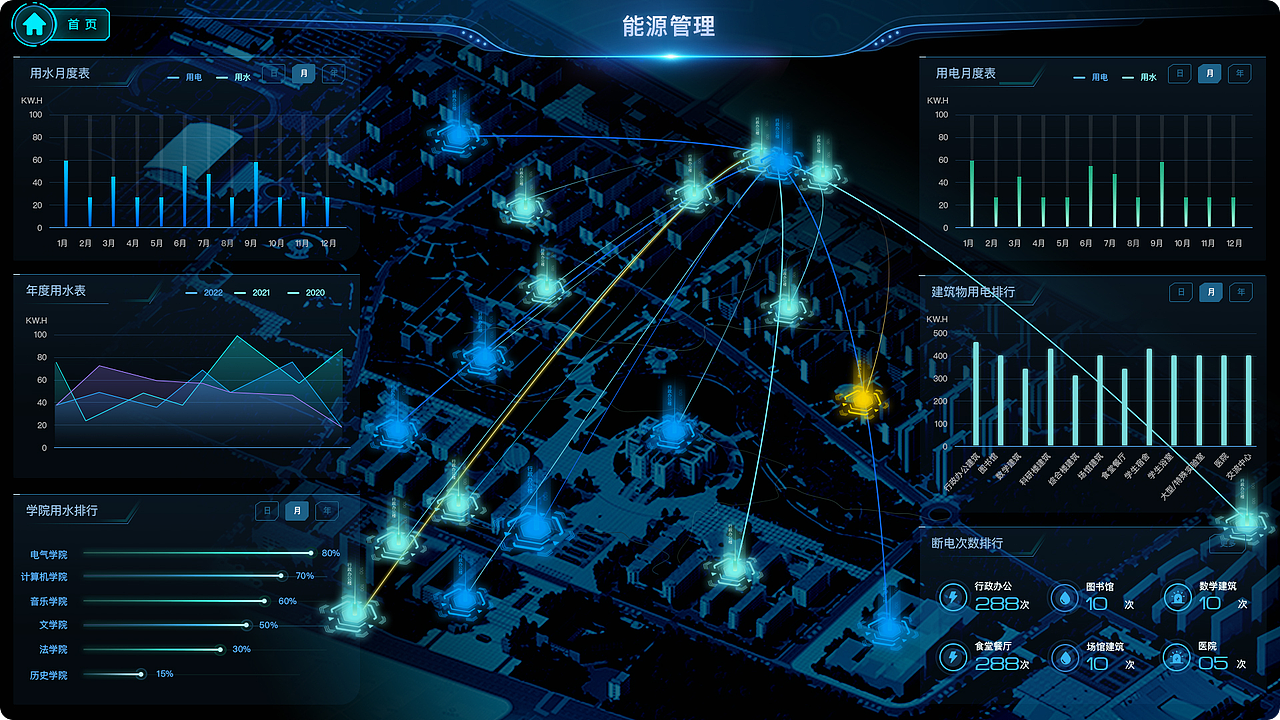Click the alarm icon beside 数学建筑
1280x720 pixels.
click(1176, 597)
